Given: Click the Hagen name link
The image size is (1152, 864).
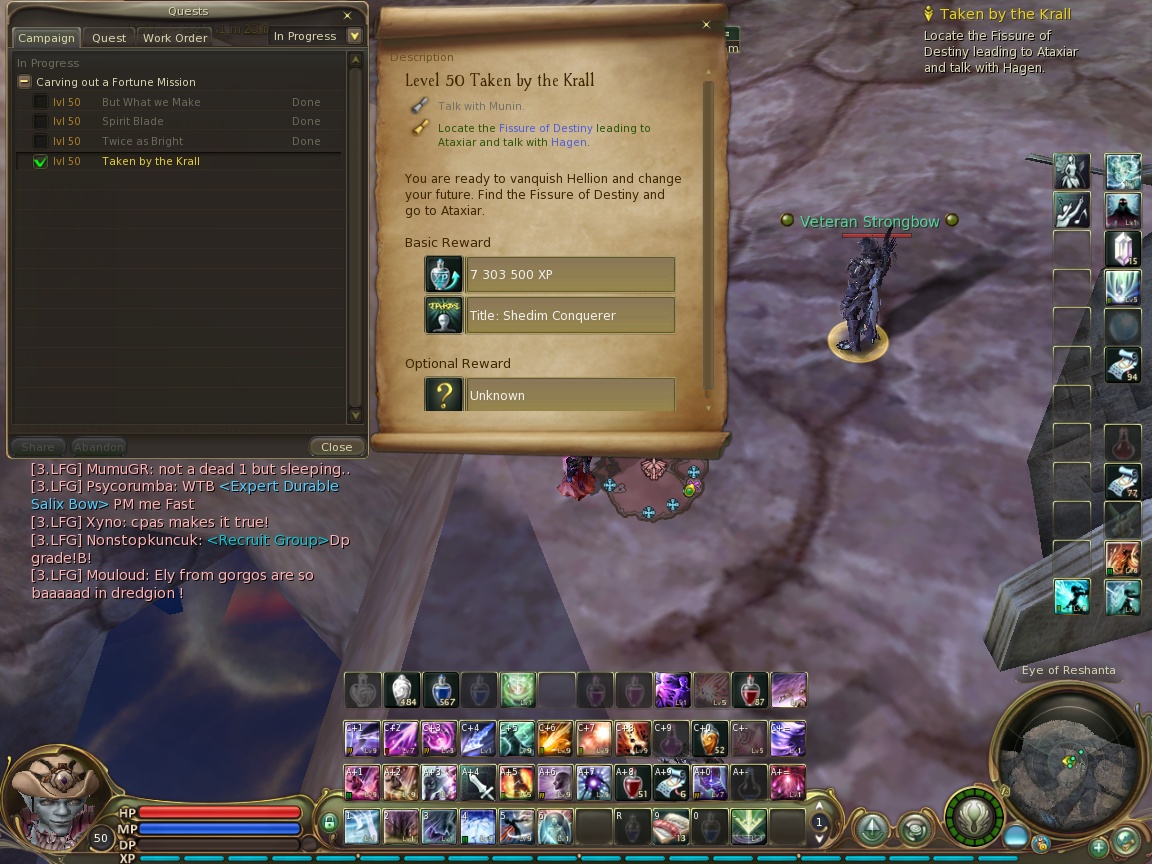Looking at the screenshot, I should tap(568, 142).
